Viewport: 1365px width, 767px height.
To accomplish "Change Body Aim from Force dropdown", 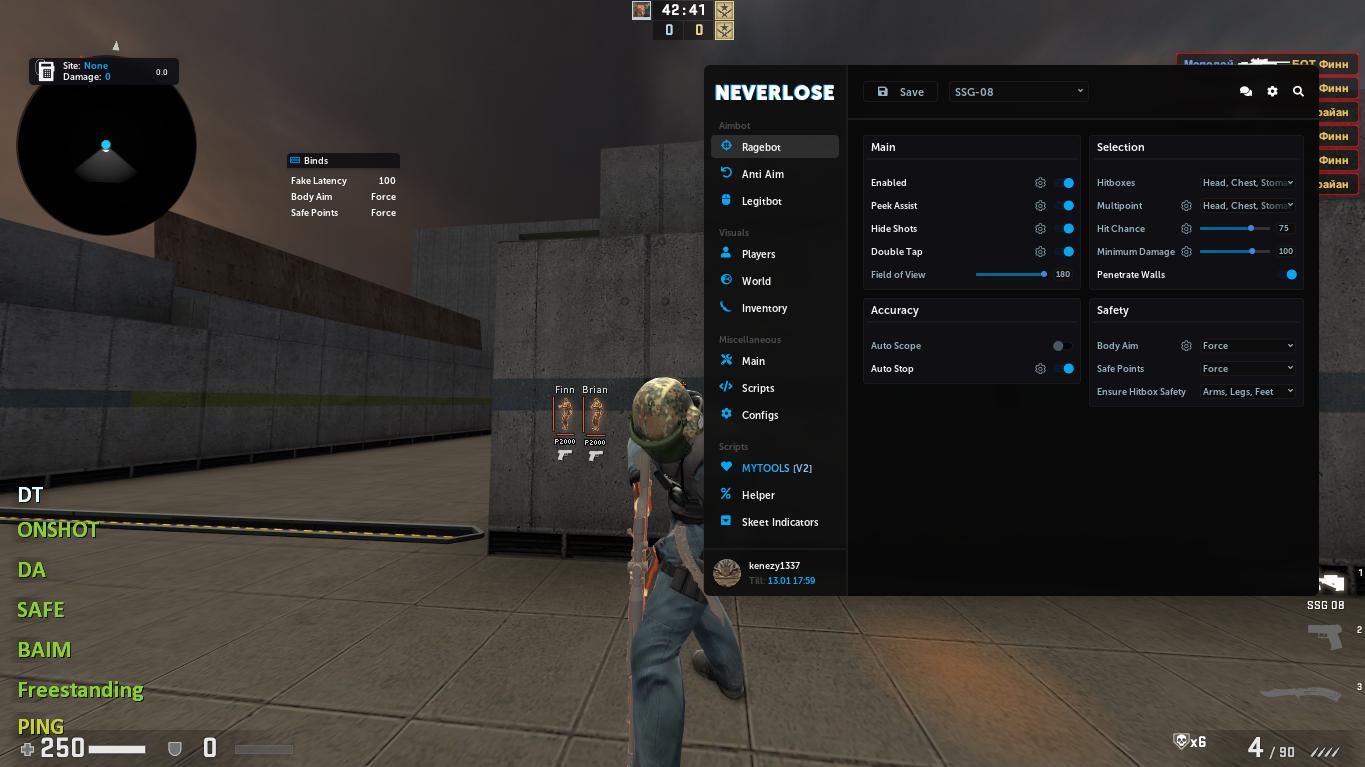I will (x=1247, y=345).
